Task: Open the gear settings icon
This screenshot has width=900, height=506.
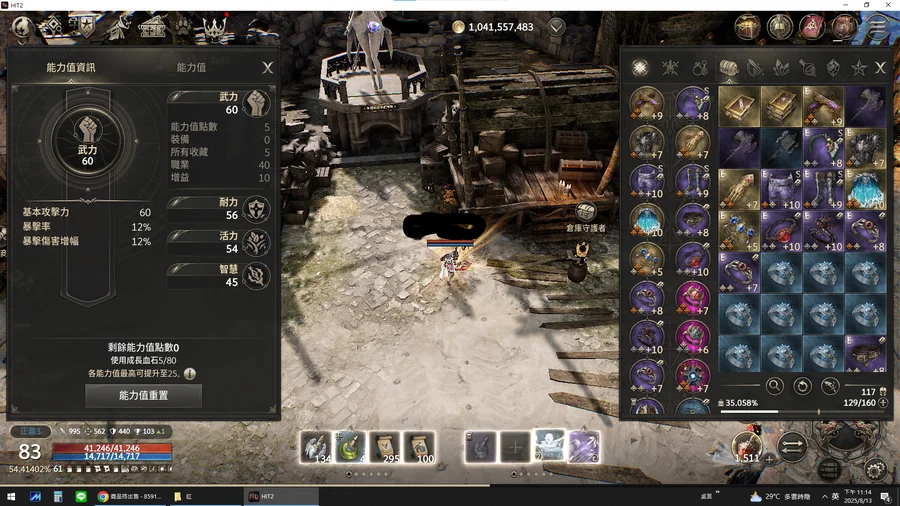Action: [x=875, y=469]
